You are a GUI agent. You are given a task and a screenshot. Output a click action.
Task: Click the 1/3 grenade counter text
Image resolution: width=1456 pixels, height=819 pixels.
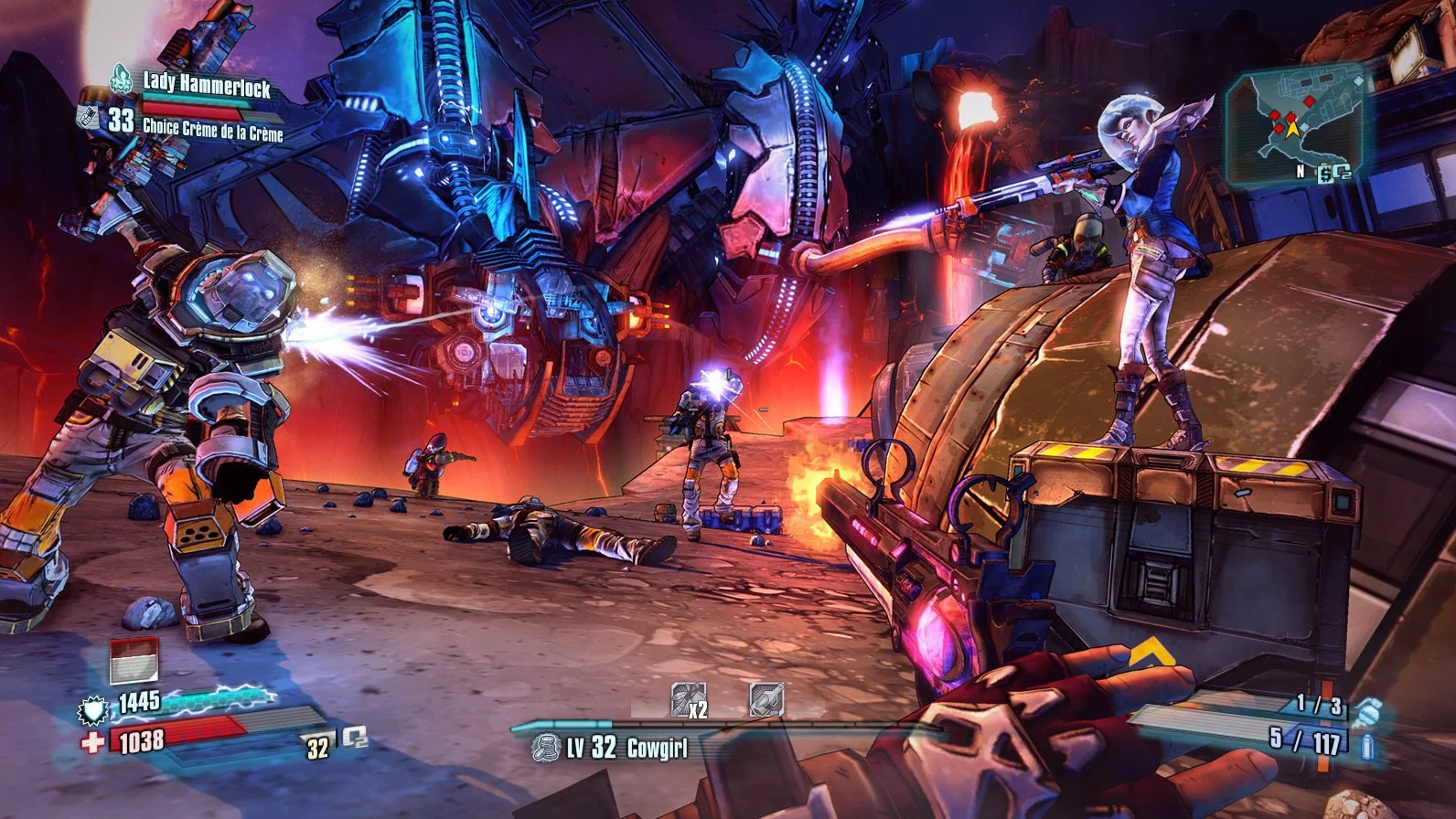[x=1318, y=706]
